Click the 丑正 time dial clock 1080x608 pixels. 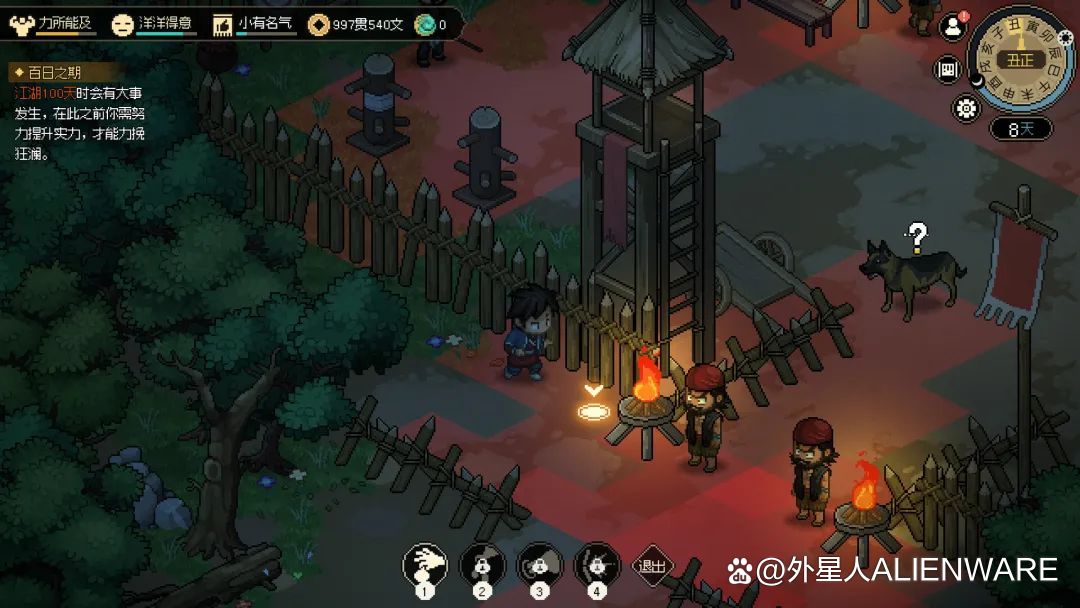[1019, 60]
